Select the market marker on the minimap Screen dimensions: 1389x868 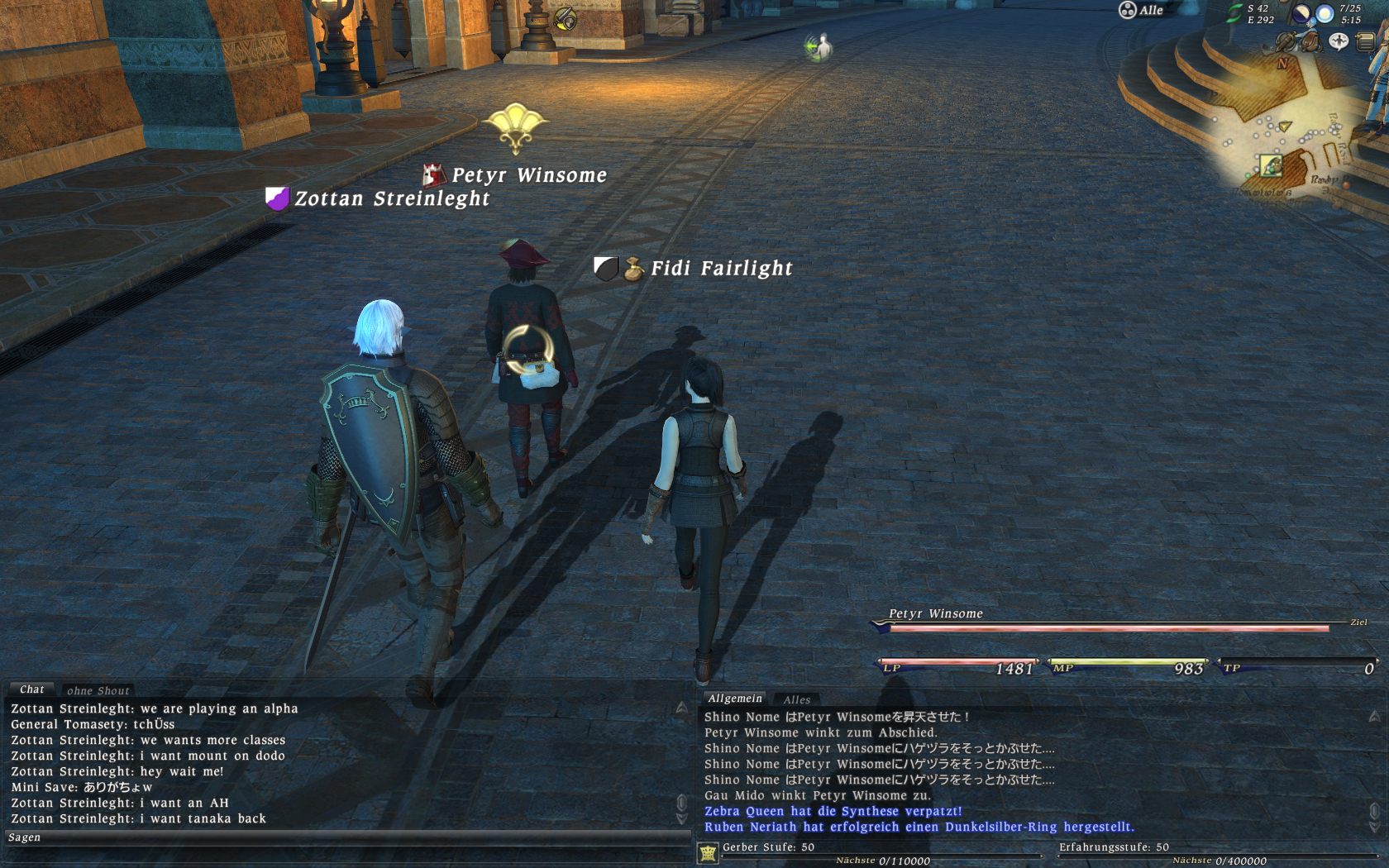1271,166
